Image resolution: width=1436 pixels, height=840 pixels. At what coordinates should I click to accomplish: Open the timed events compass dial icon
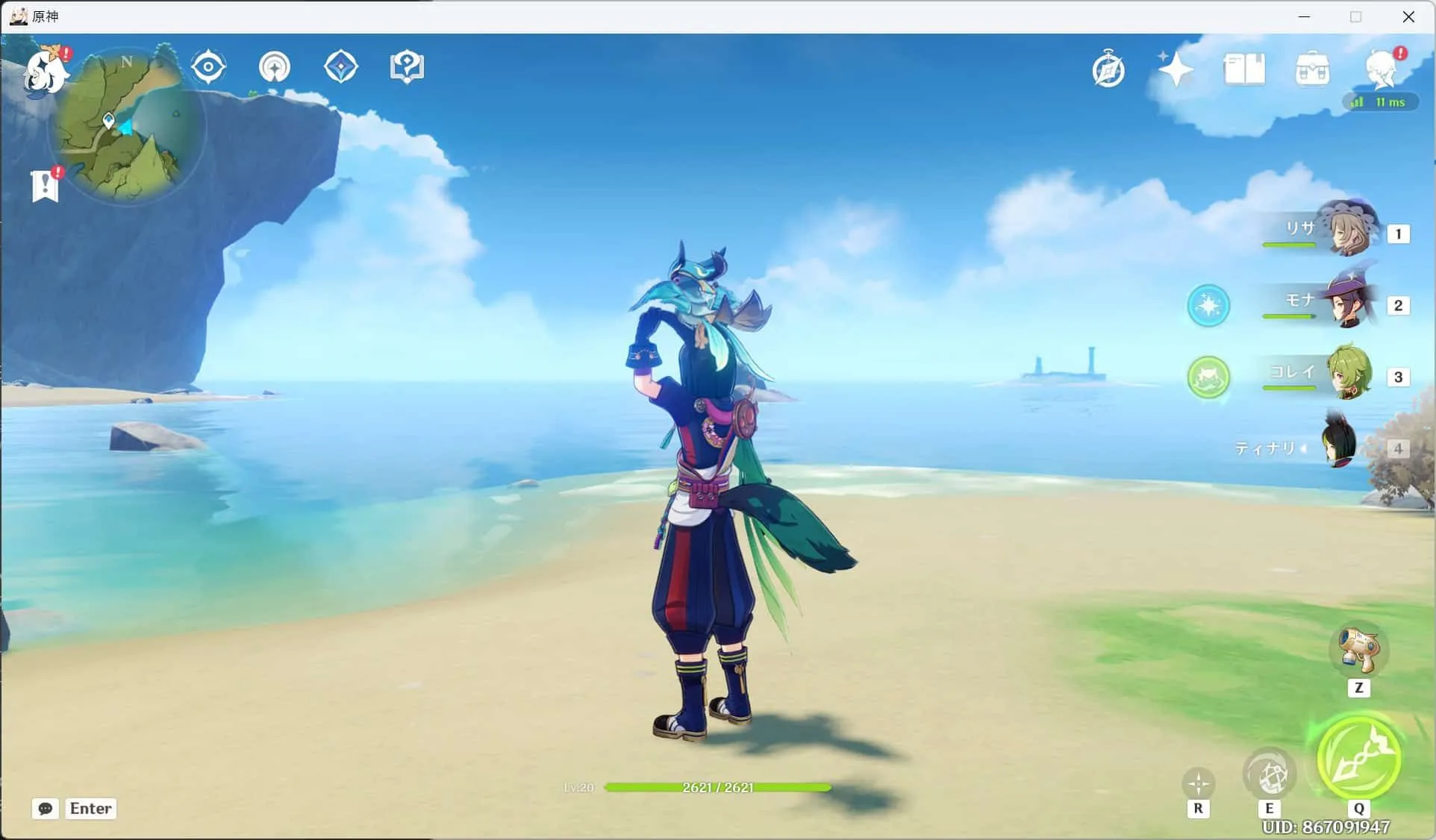tap(1108, 68)
